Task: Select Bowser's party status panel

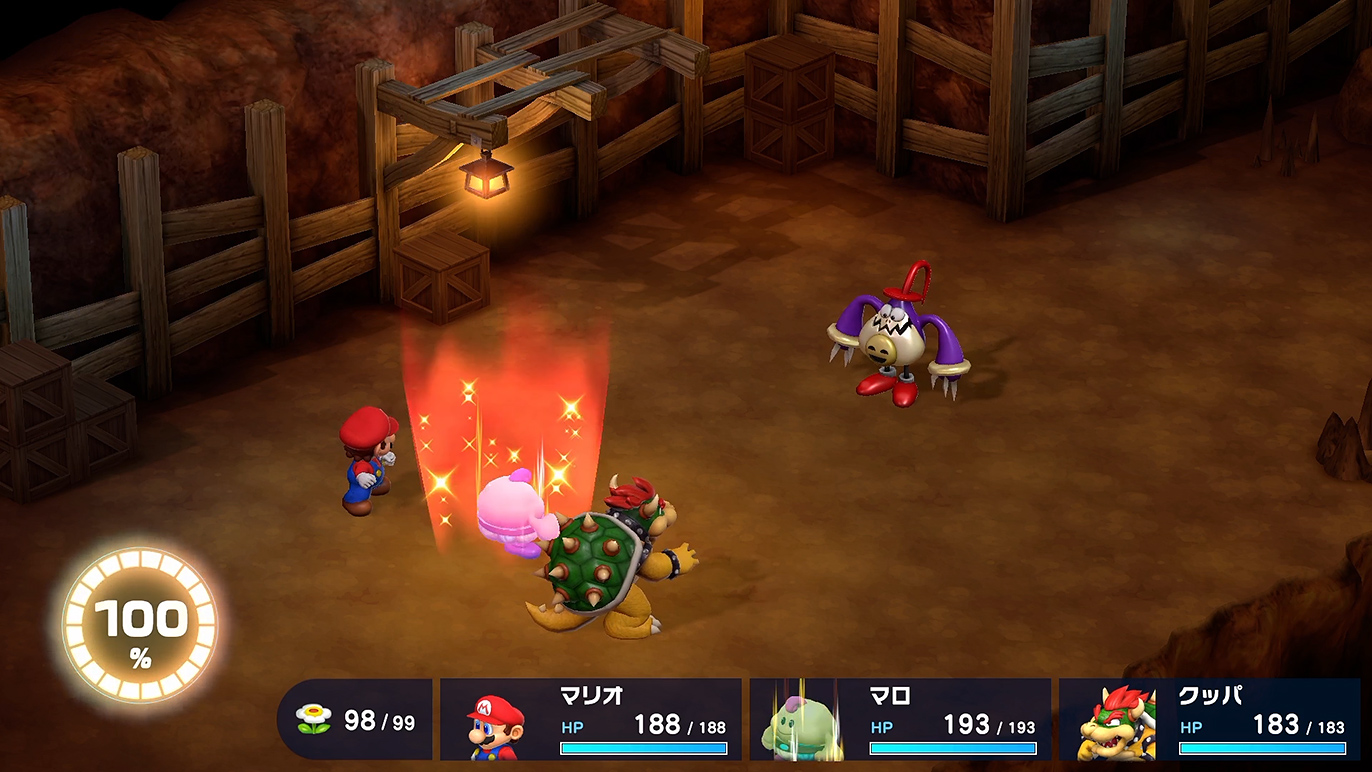Action: click(x=1209, y=720)
